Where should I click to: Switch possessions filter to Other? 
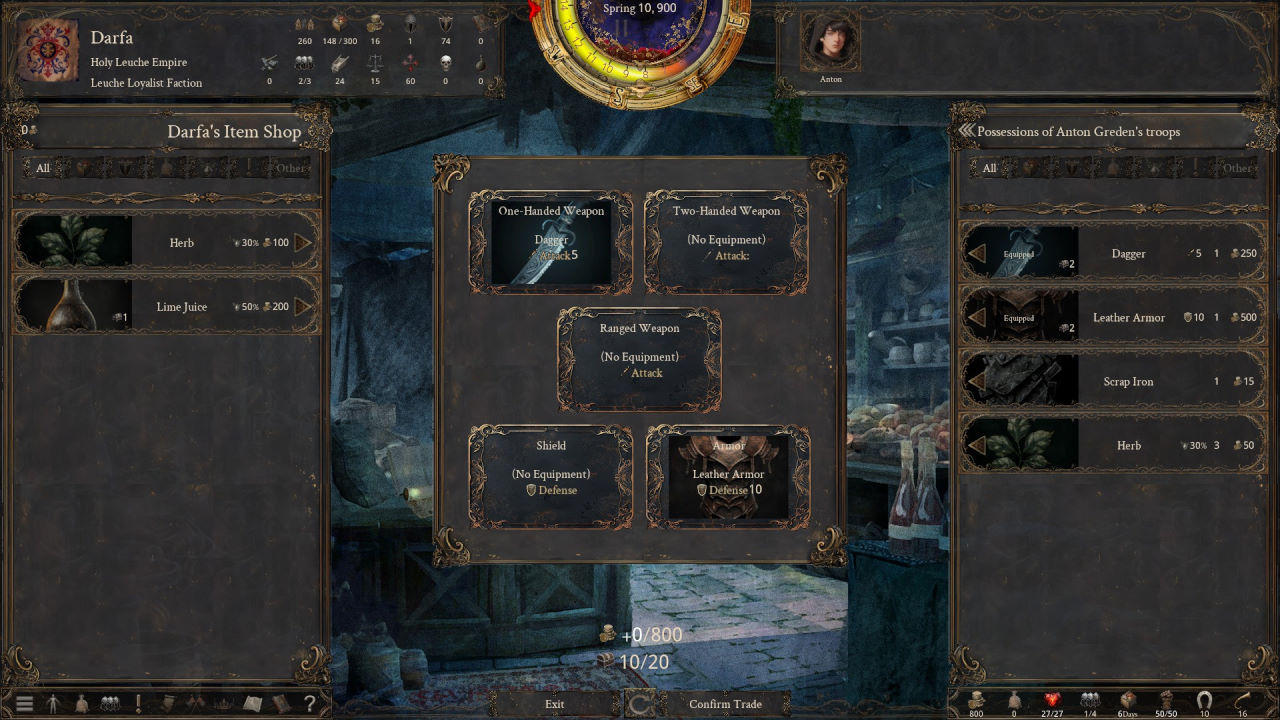coord(1237,168)
